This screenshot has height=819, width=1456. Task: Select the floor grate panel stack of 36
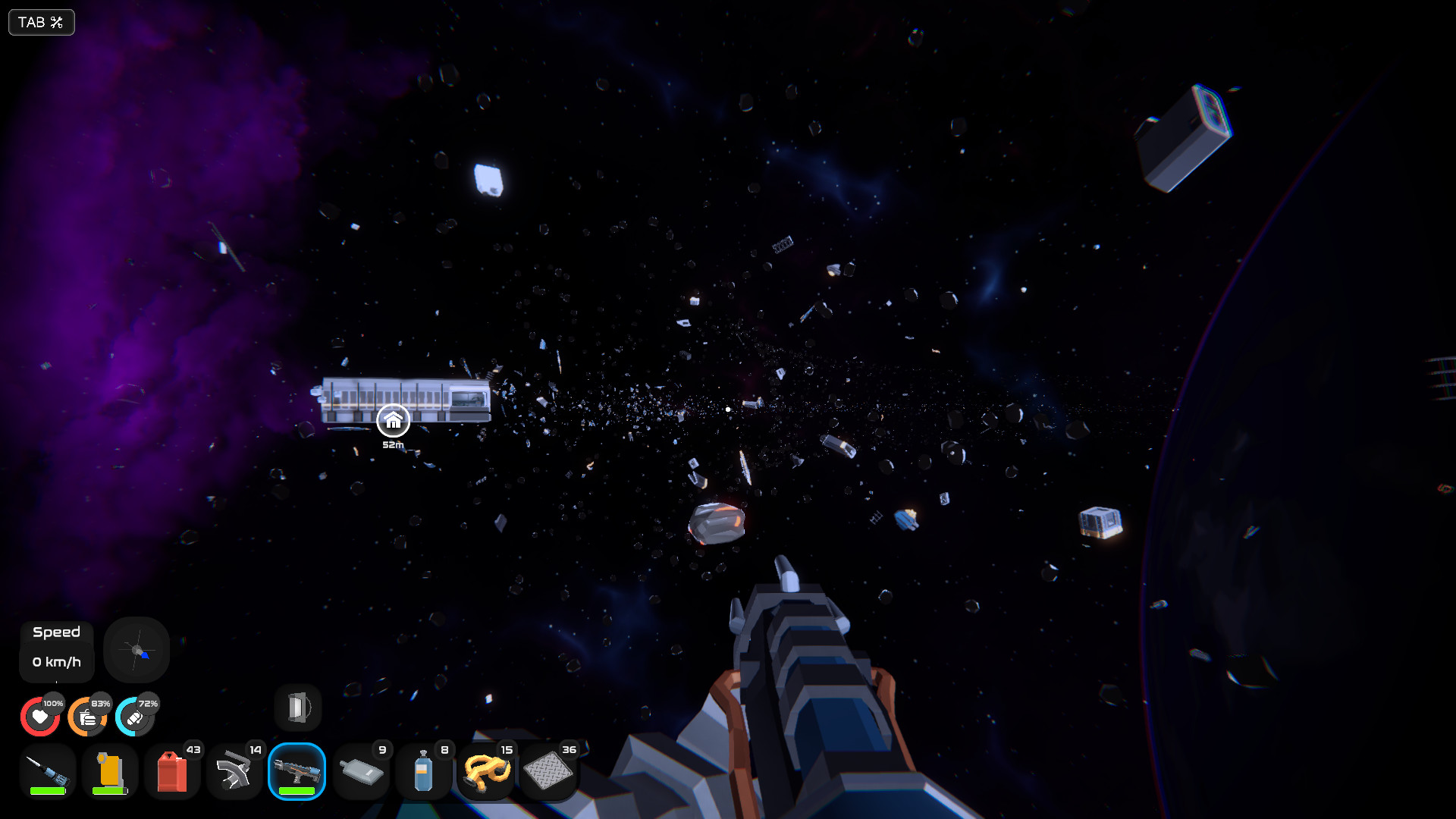click(x=551, y=770)
